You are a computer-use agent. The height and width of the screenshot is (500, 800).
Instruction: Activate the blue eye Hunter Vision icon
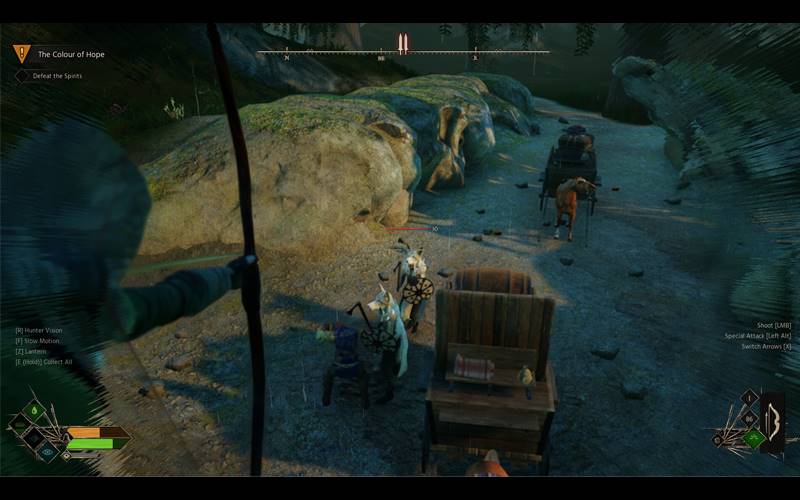coord(49,450)
